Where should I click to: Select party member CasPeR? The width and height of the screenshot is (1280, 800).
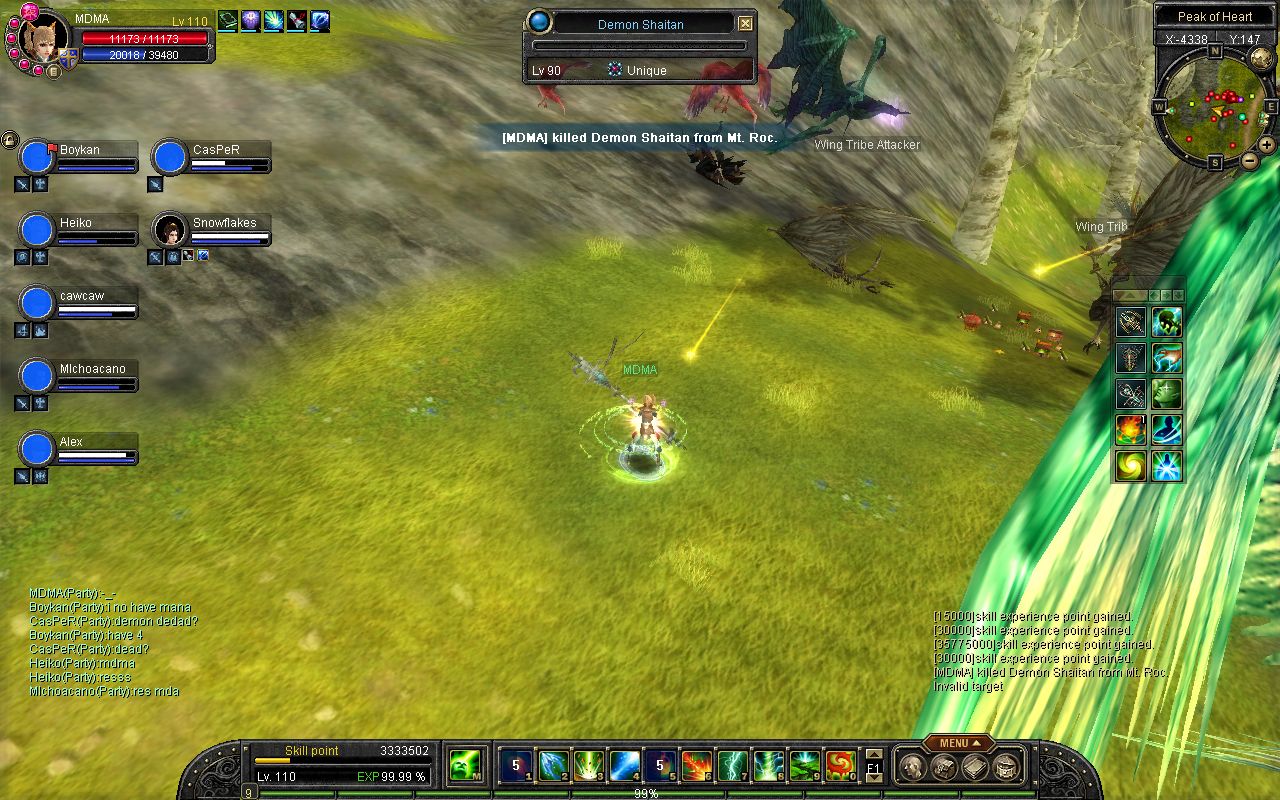(169, 157)
